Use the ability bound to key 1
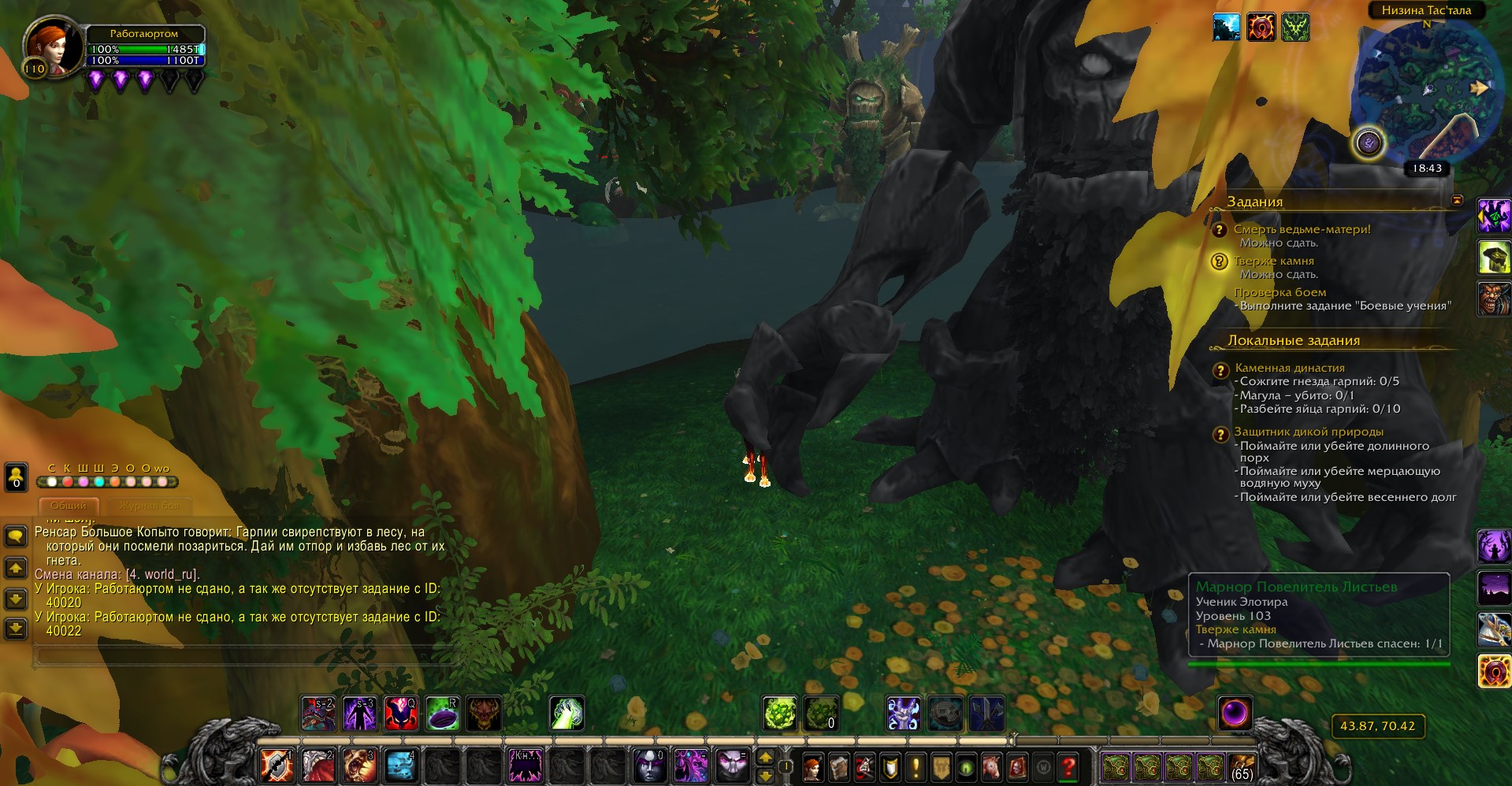The height and width of the screenshot is (786, 1512). [277, 766]
